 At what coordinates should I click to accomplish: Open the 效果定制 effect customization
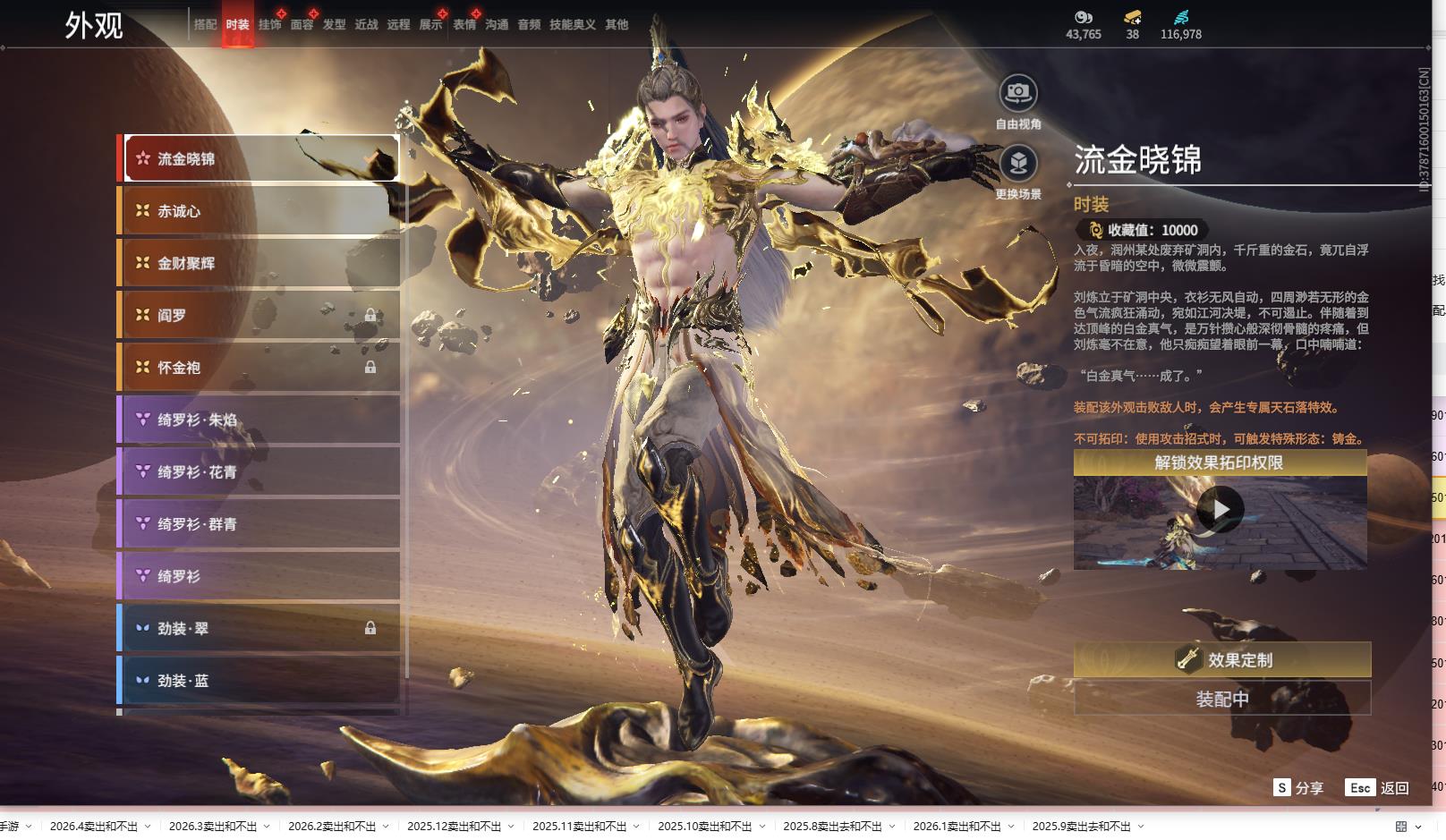point(1221,660)
